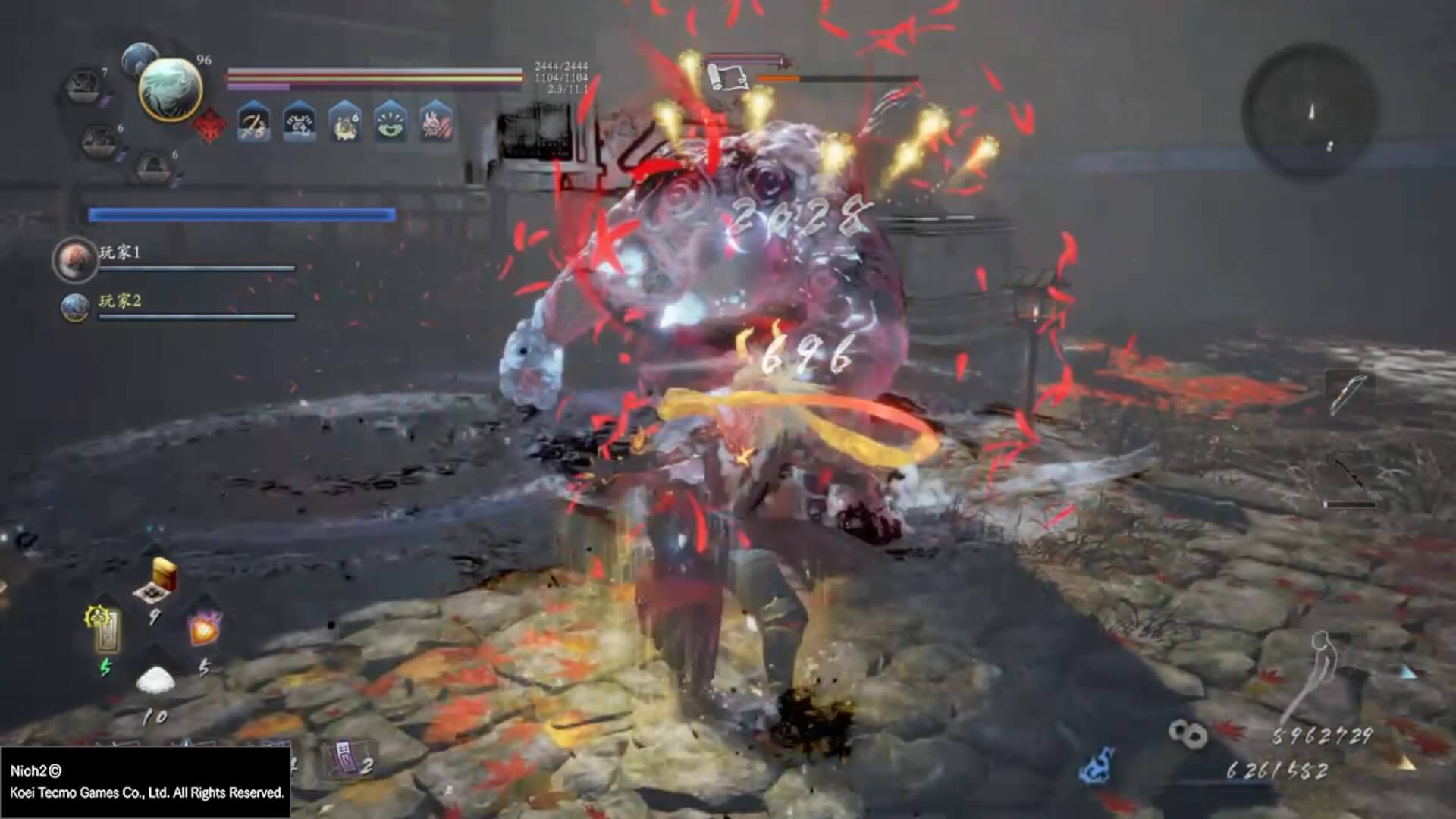Inspect the golden pouch buff icon

tap(345, 122)
